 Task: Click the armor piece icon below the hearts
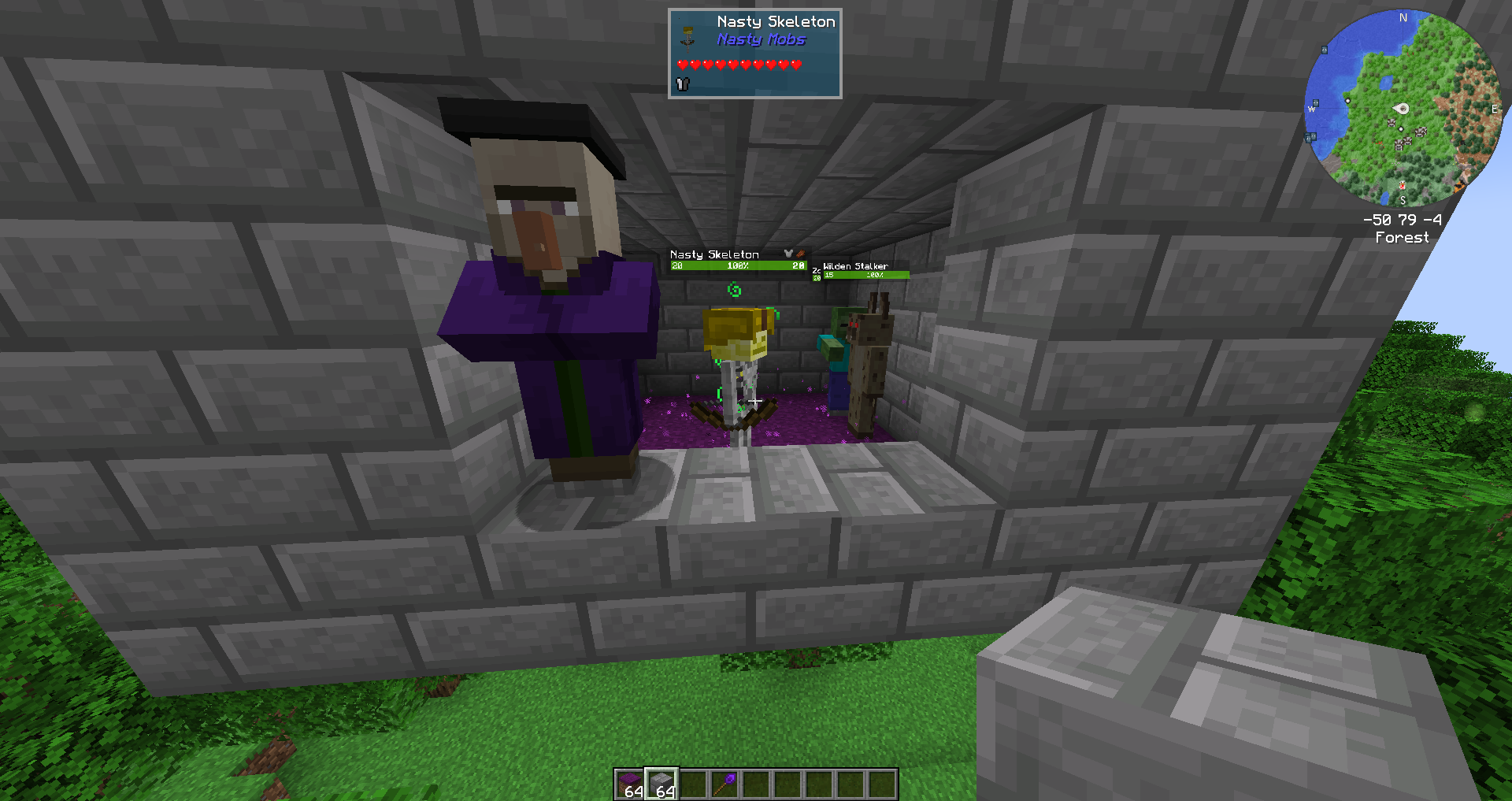(x=682, y=83)
